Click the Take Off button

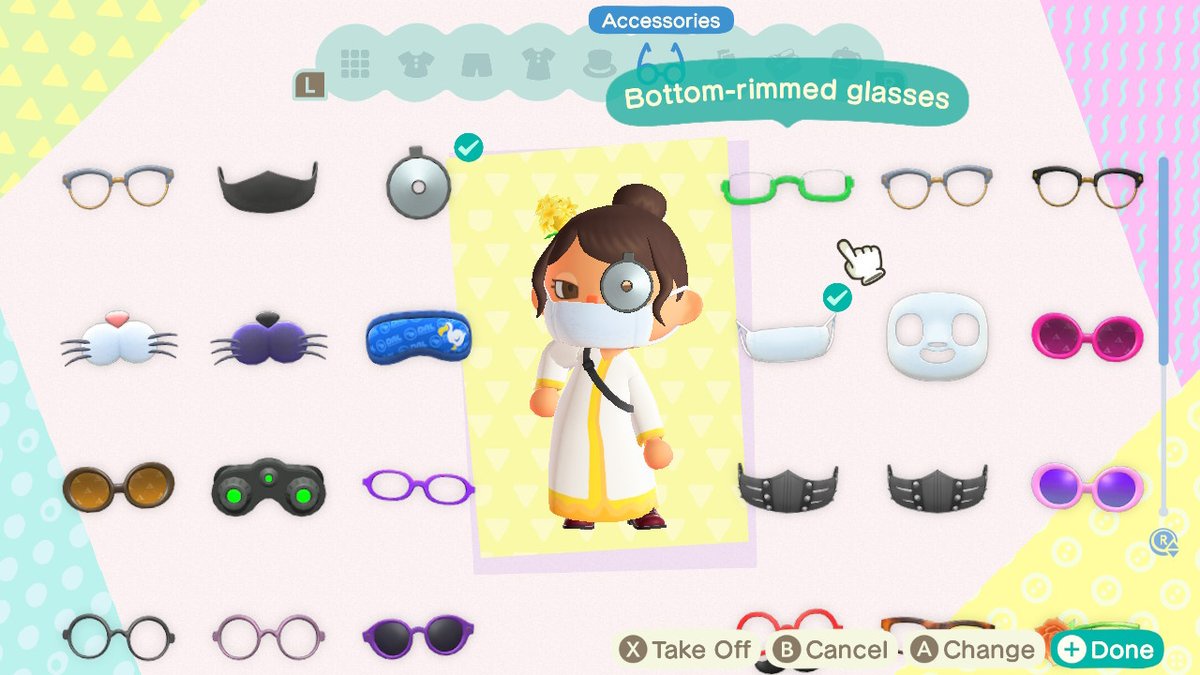click(x=686, y=650)
